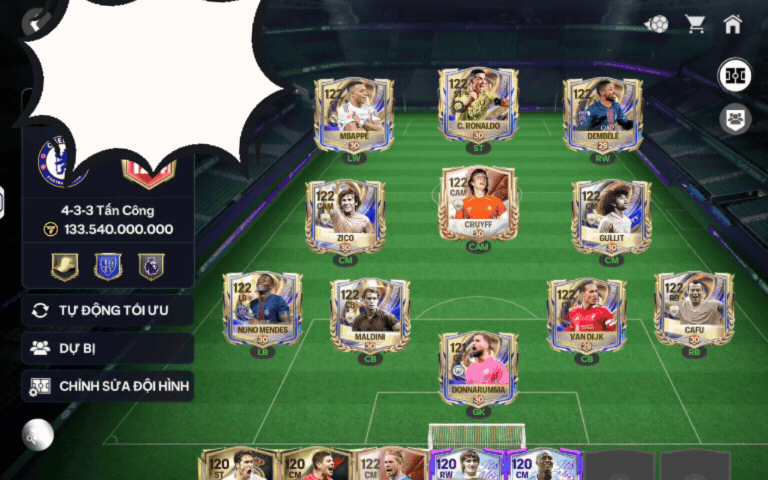Switch to the pitch formation view

pyautogui.click(x=735, y=77)
